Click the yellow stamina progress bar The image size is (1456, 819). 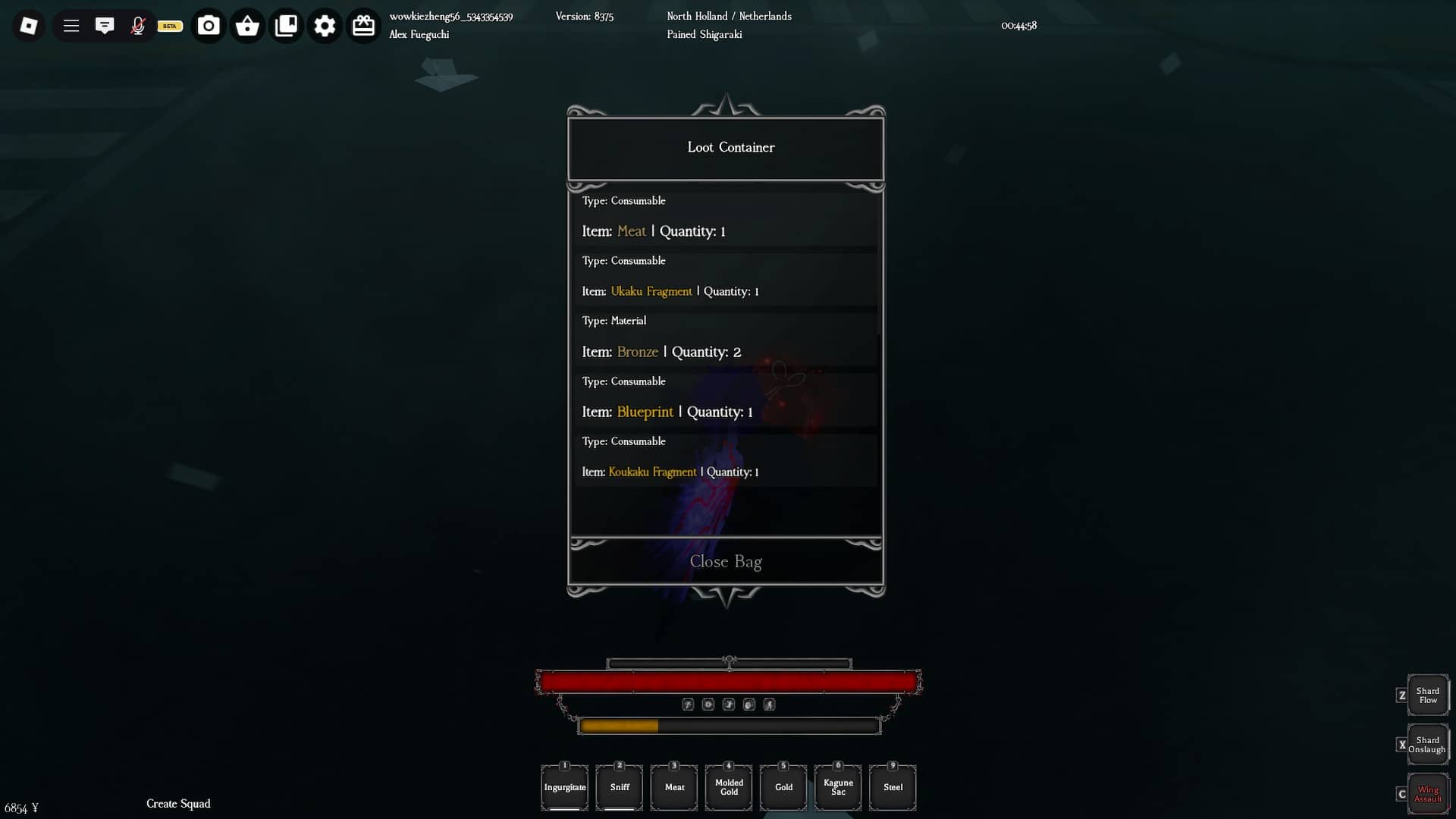620,726
